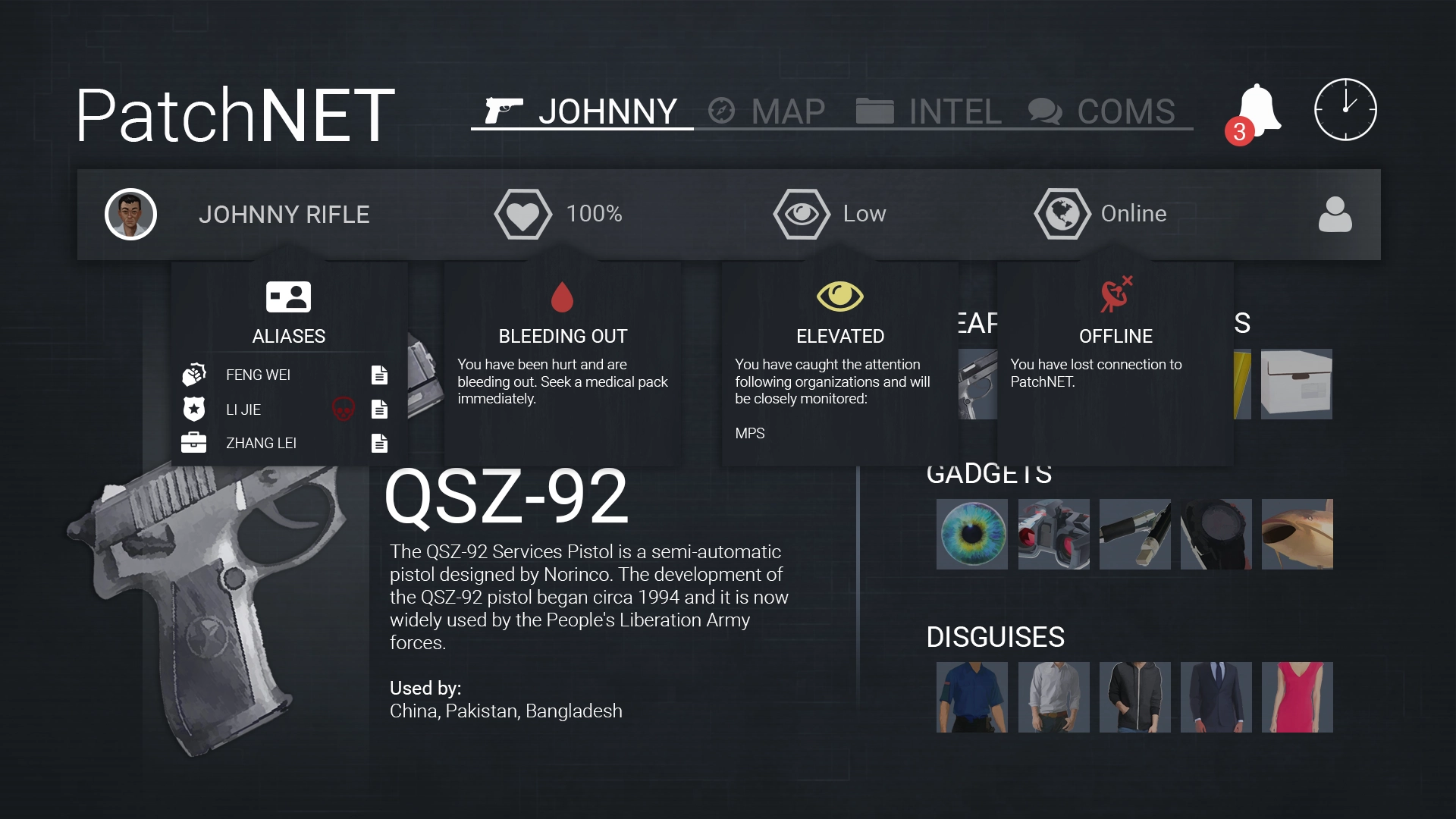Screen dimensions: 1456x819
Task: Select the Li Jie alias
Action: tap(243, 409)
